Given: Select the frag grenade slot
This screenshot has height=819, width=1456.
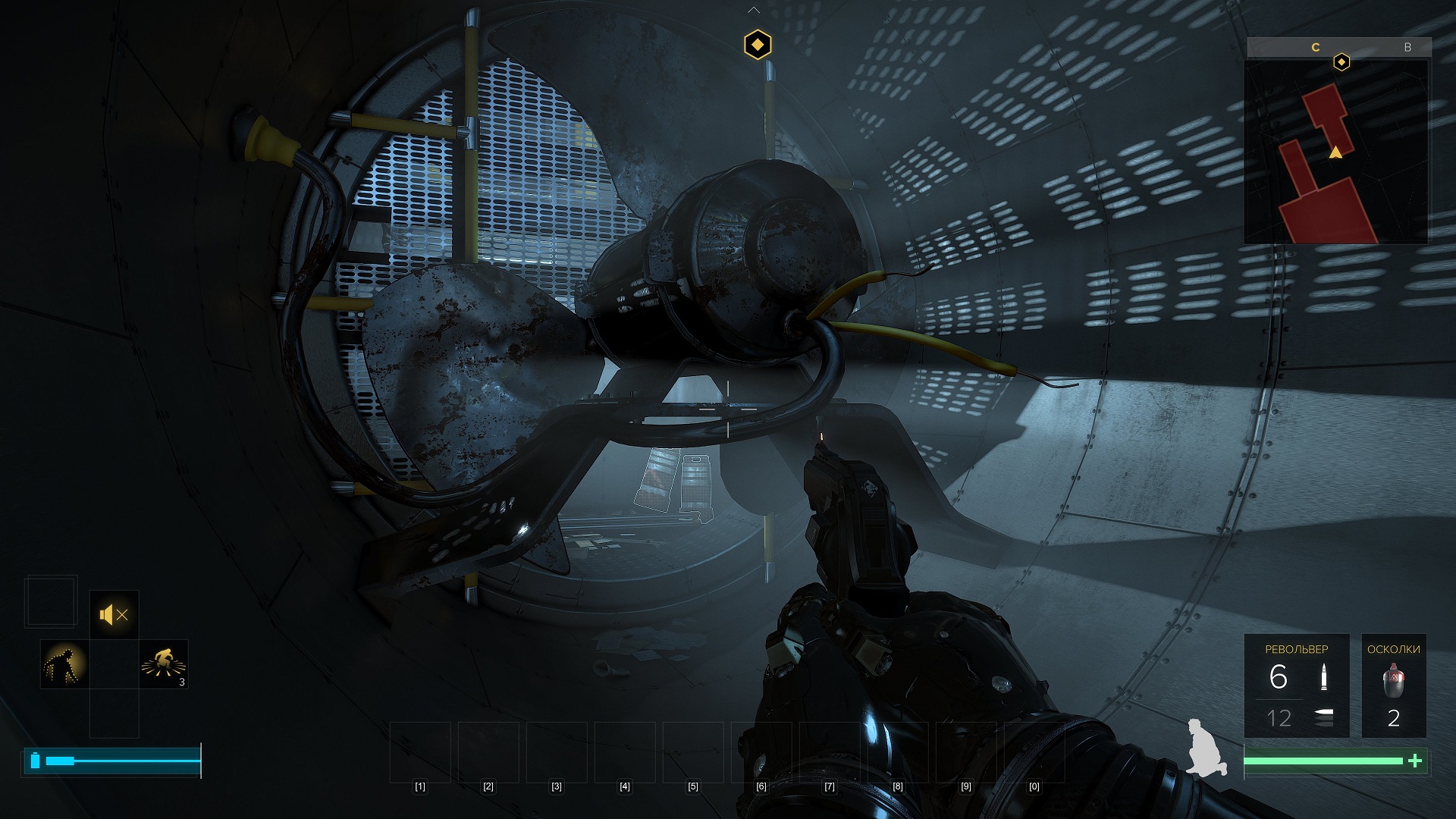Looking at the screenshot, I should point(1393,686).
